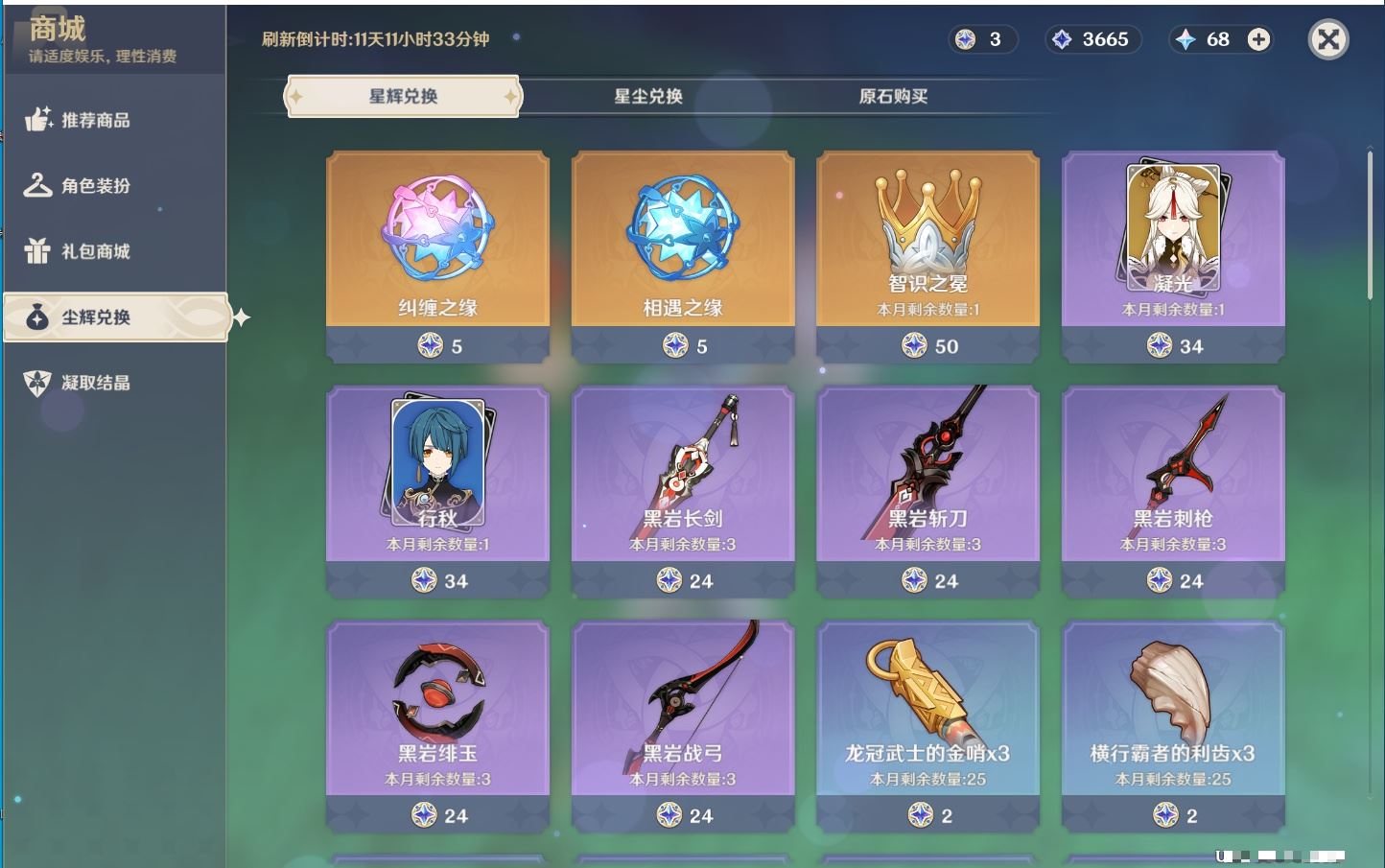Switch to the 原石购买 tab
This screenshot has width=1385, height=868.
tap(893, 96)
